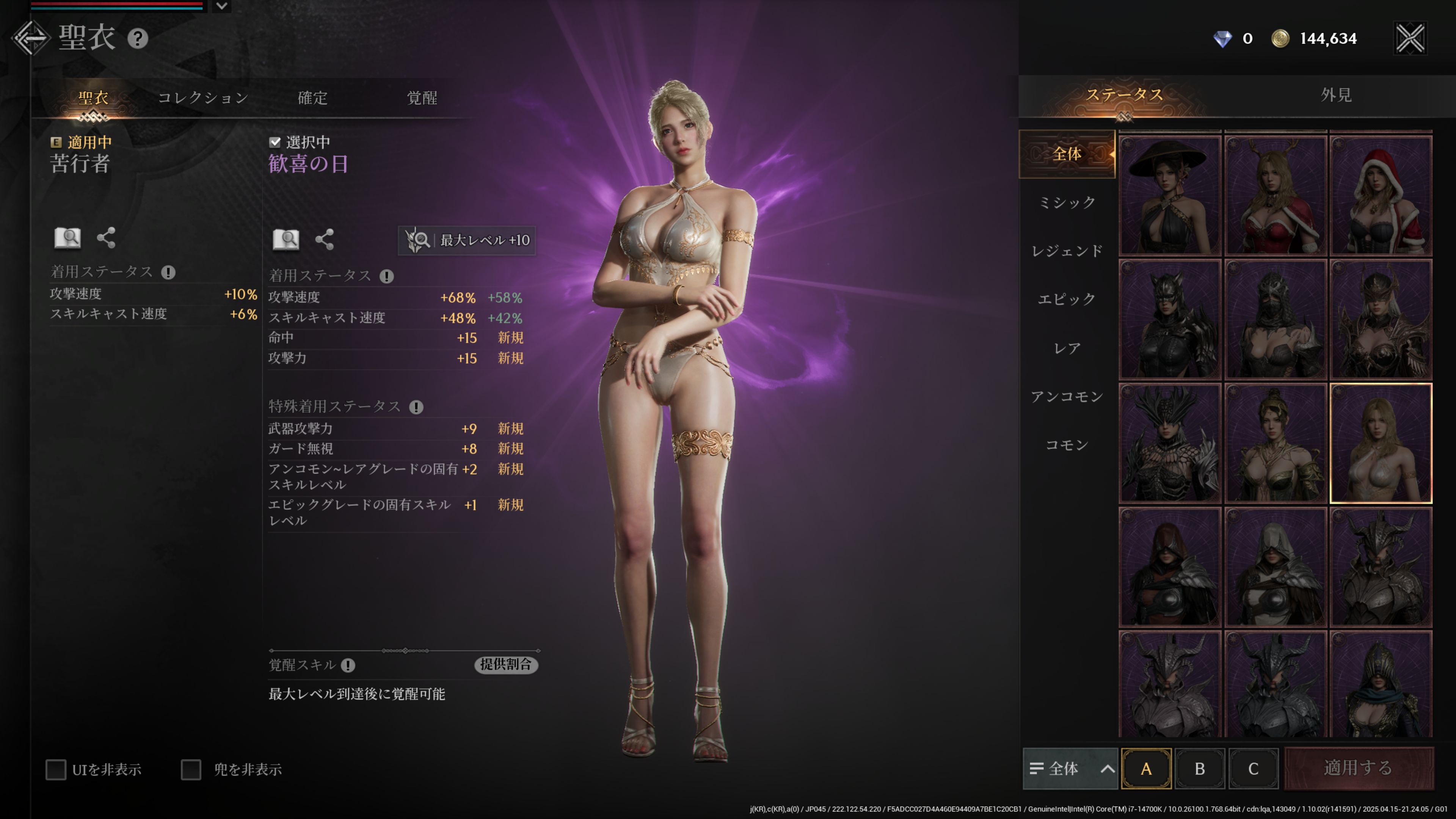Choose preset B
Viewport: 1456px width, 819px height.
[1199, 769]
